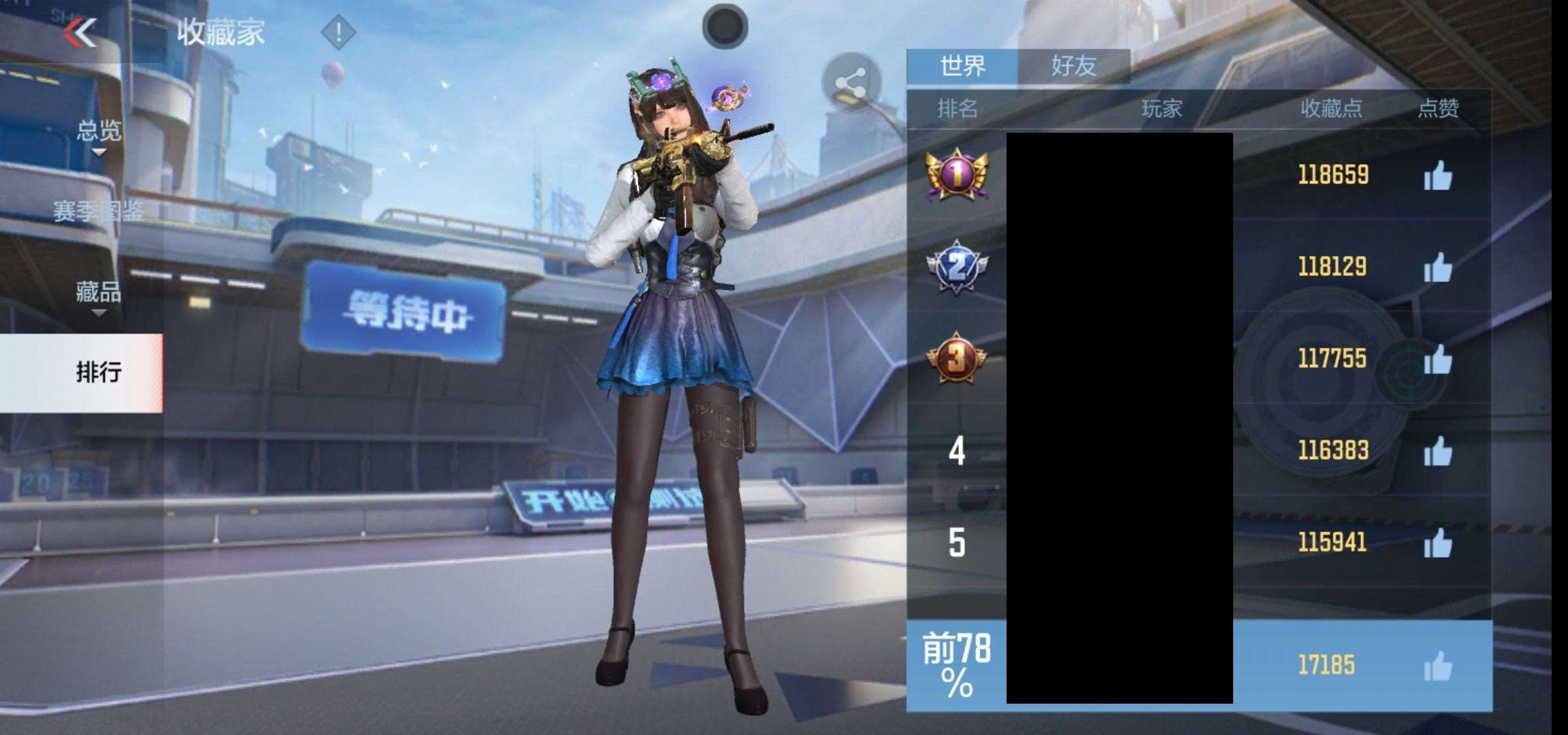
Task: Like your own 前78% ranking row
Action: 1437,666
